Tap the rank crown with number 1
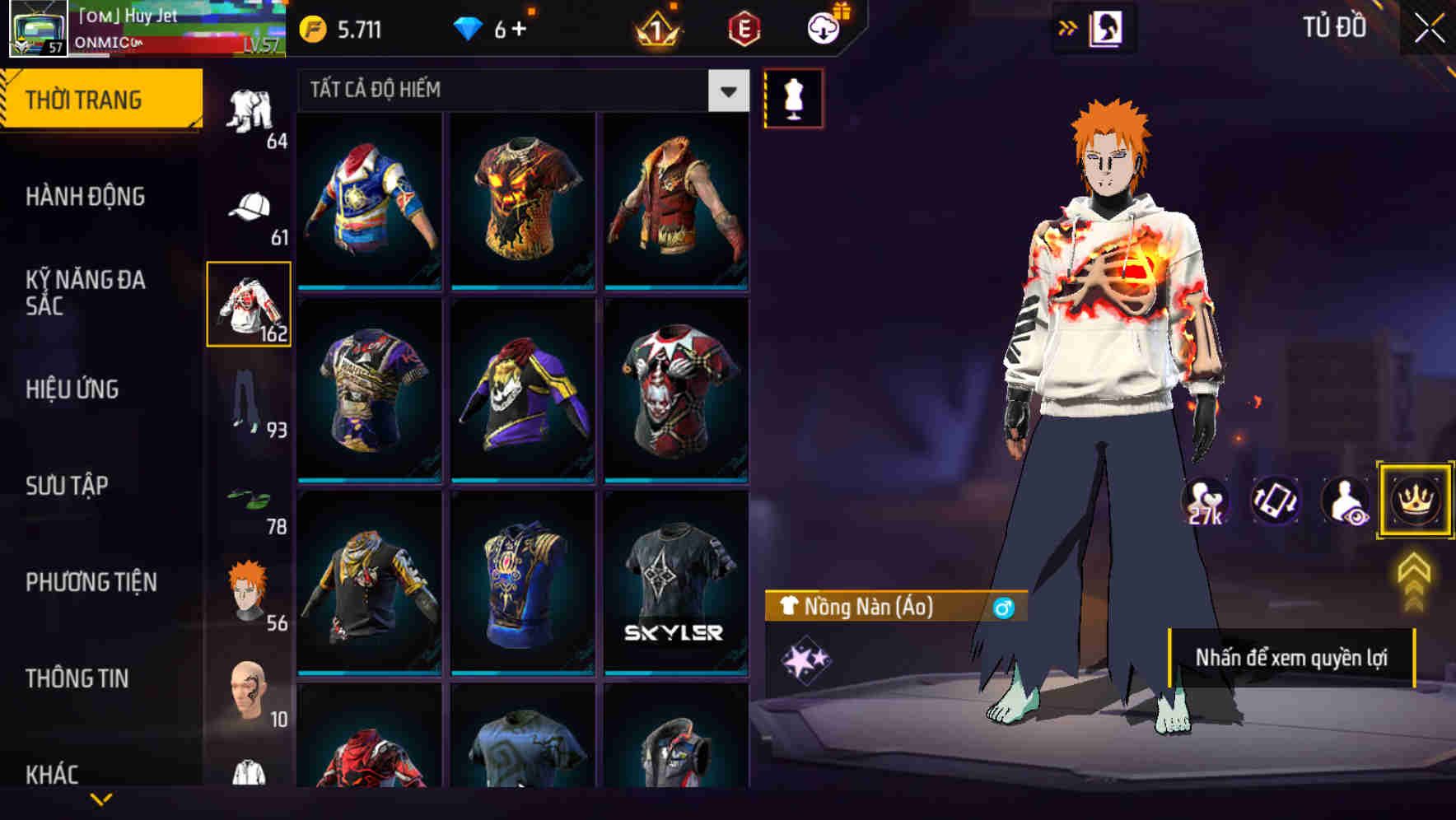This screenshot has height=820, width=1456. tap(655, 26)
